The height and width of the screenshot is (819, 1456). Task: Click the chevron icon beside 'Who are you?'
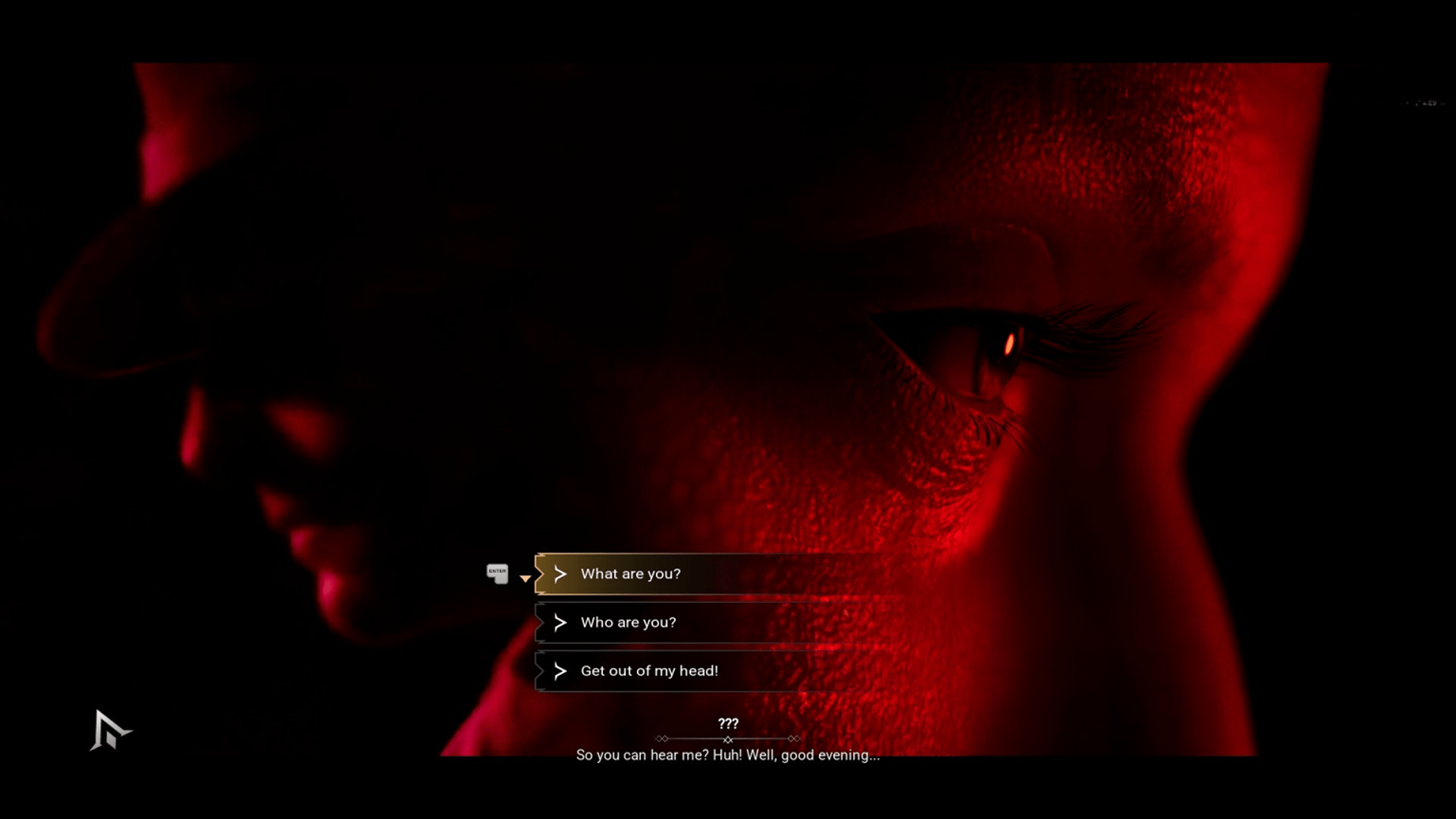[x=560, y=623]
